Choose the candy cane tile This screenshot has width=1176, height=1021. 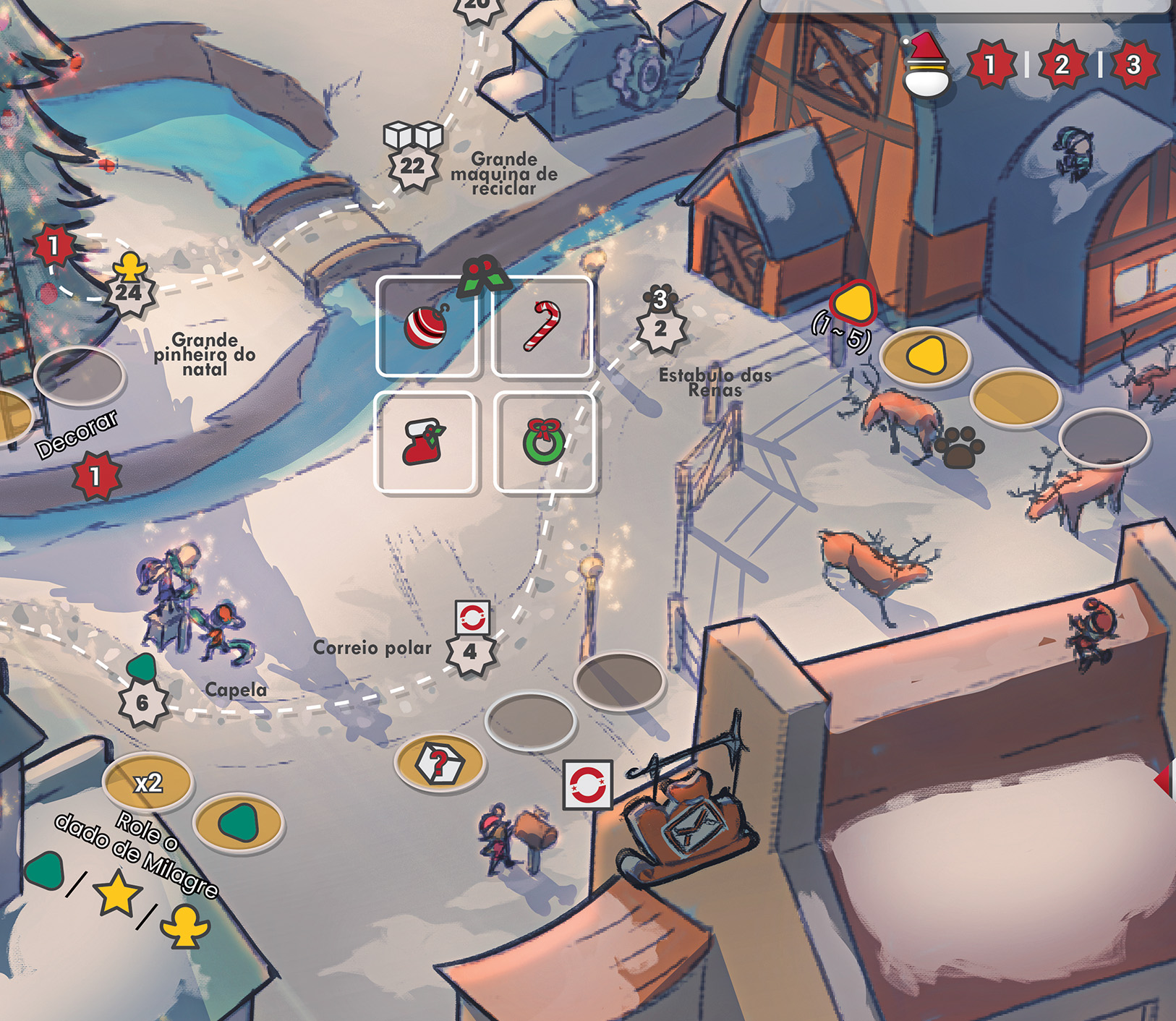542,327
